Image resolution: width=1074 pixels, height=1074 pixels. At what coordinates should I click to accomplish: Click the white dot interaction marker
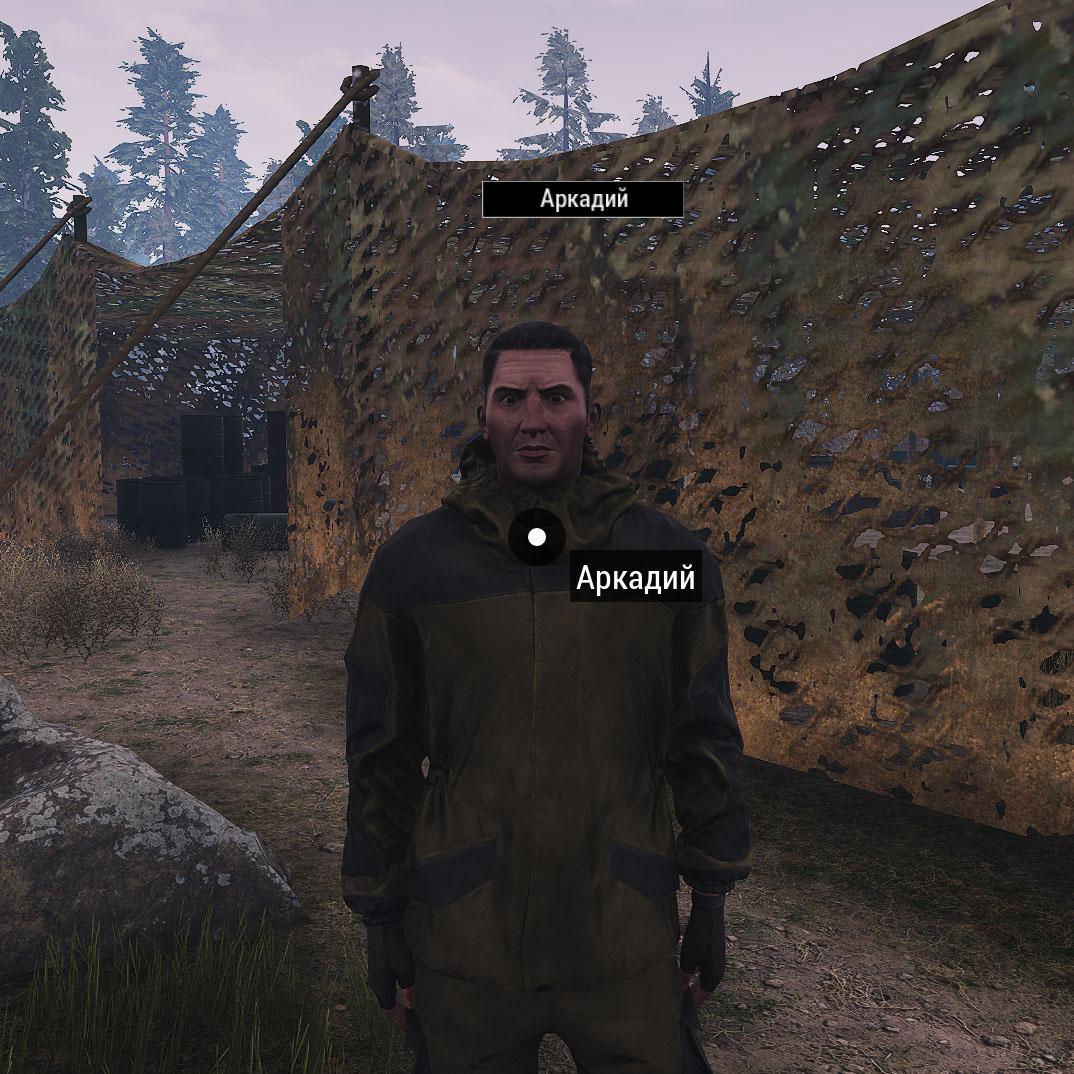[537, 537]
